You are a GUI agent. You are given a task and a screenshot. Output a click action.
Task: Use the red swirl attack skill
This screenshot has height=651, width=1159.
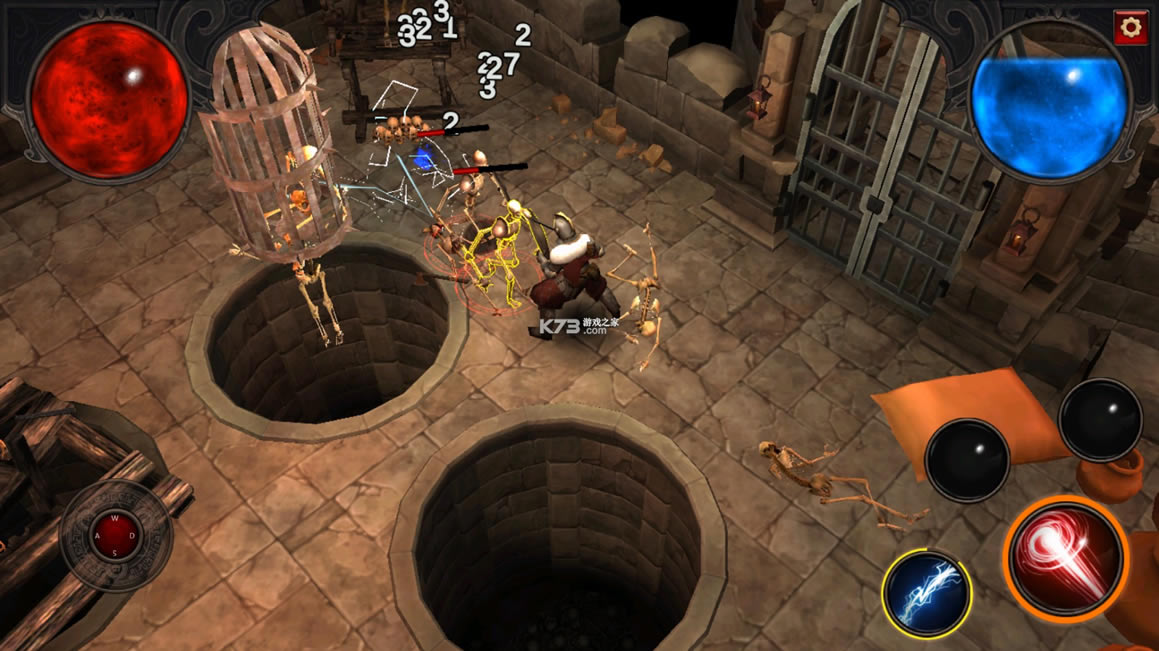pyautogui.click(x=1064, y=557)
